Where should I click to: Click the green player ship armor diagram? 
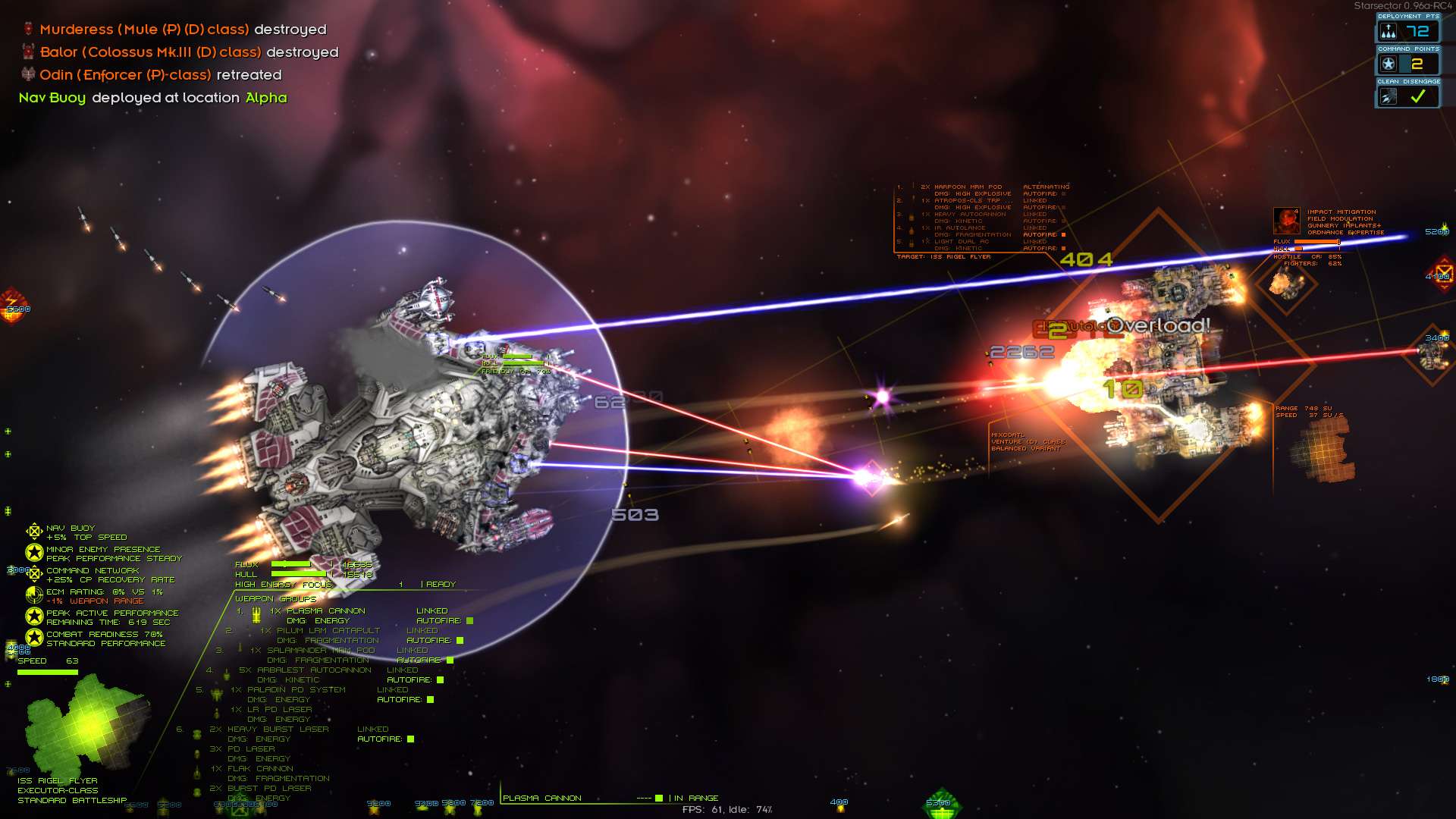85,722
